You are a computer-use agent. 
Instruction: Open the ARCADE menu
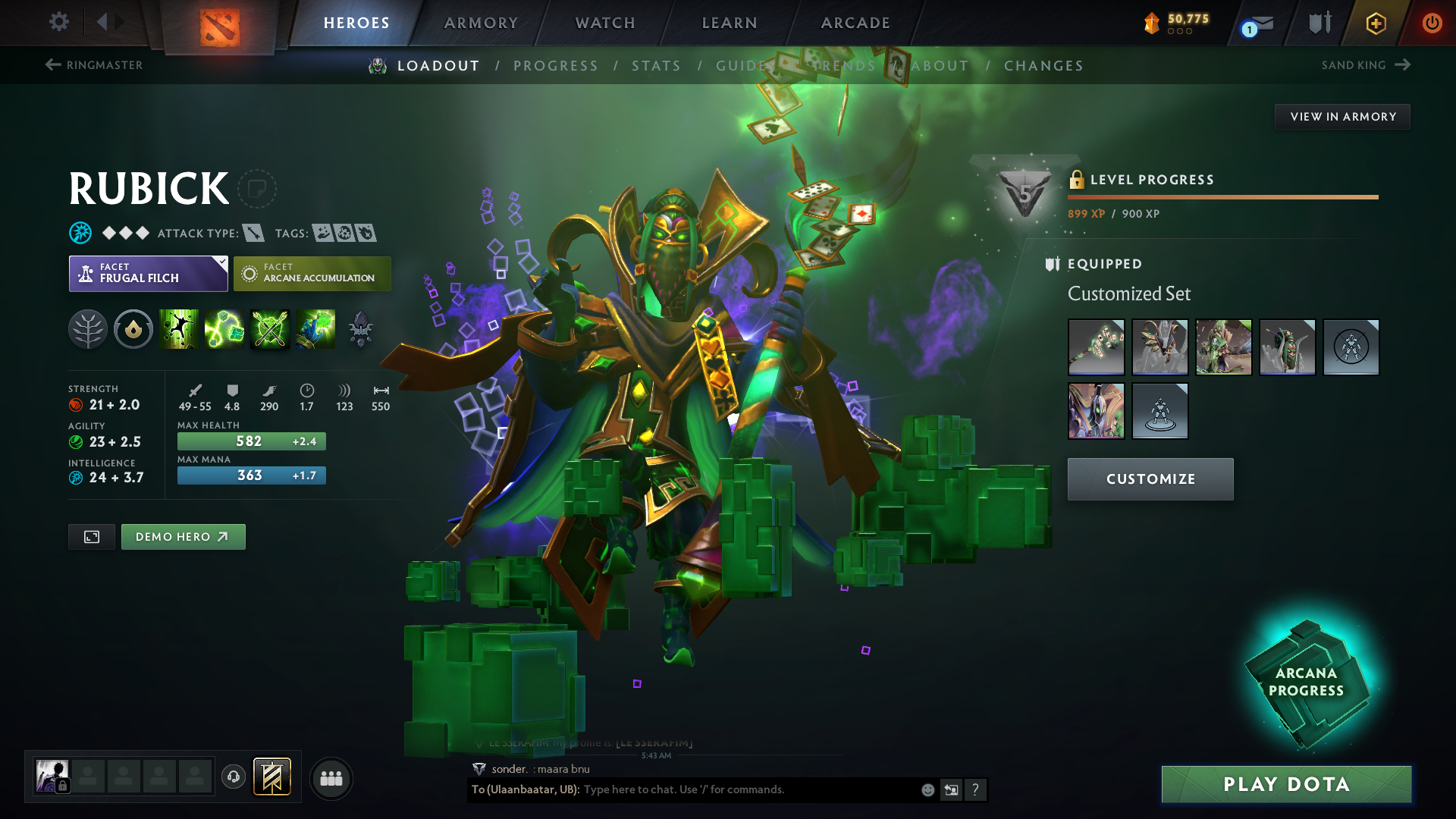855,23
